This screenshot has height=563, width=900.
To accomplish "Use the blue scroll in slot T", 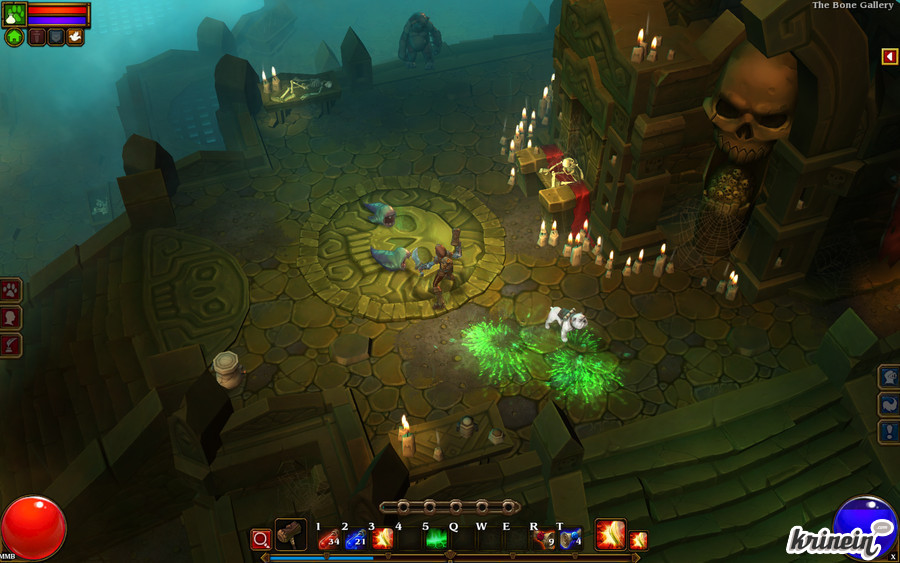I will (x=570, y=539).
